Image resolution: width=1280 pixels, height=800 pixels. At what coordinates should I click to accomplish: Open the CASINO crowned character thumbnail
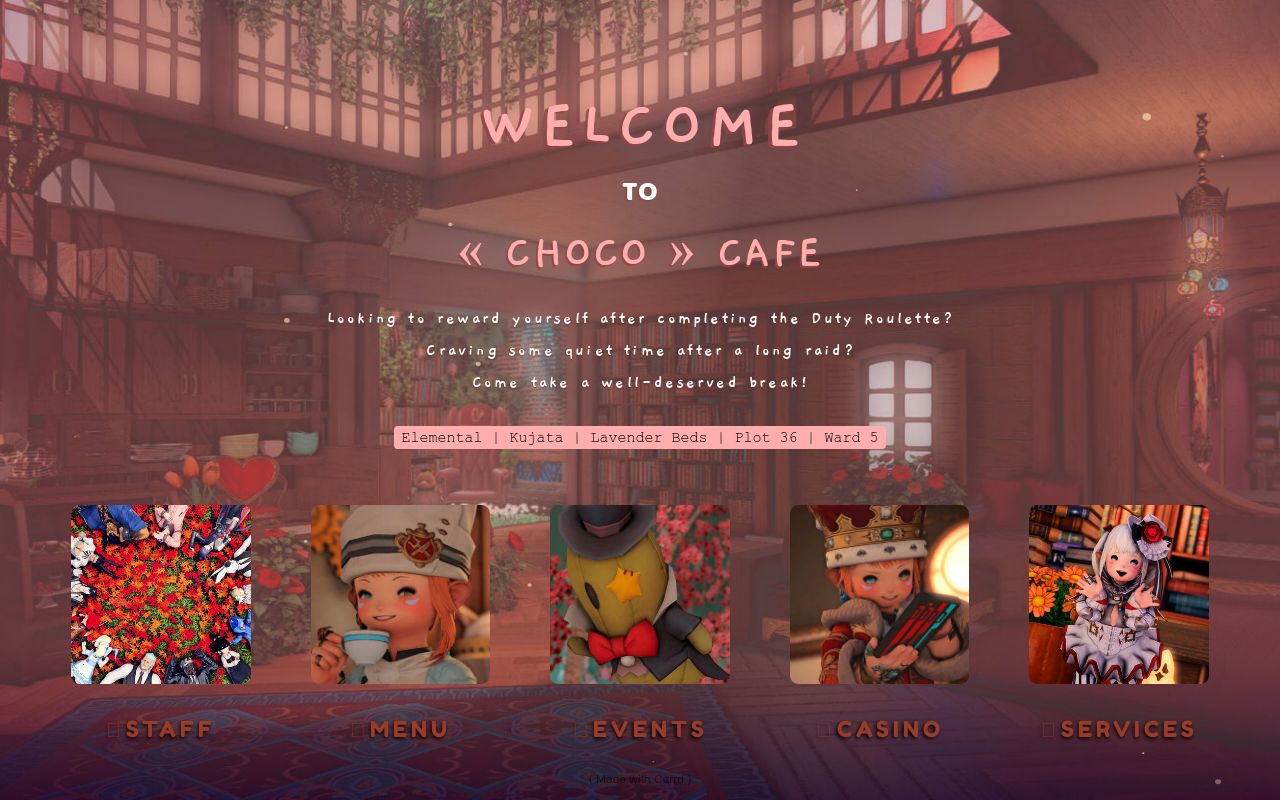click(879, 594)
